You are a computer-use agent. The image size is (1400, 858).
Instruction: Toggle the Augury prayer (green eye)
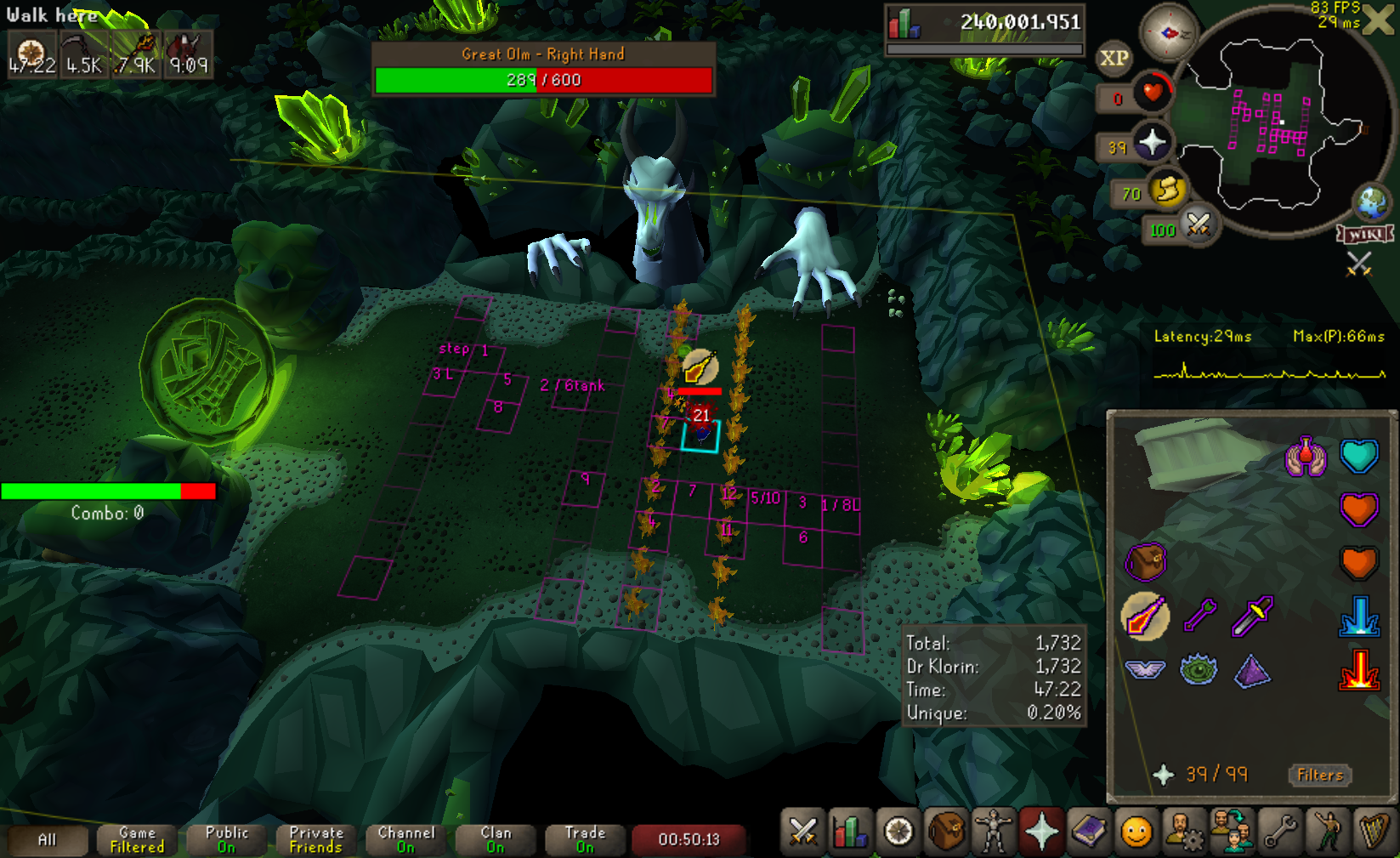click(x=1199, y=670)
